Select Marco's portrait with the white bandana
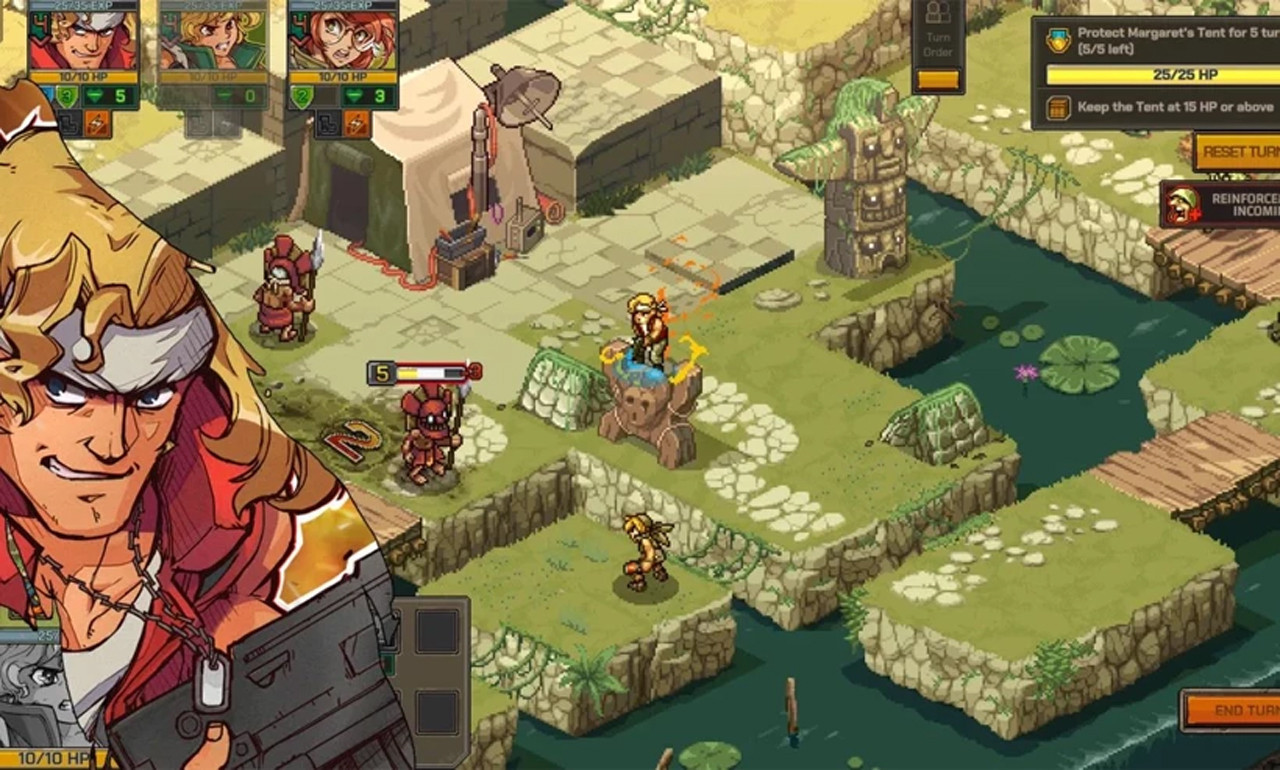 click(82, 38)
